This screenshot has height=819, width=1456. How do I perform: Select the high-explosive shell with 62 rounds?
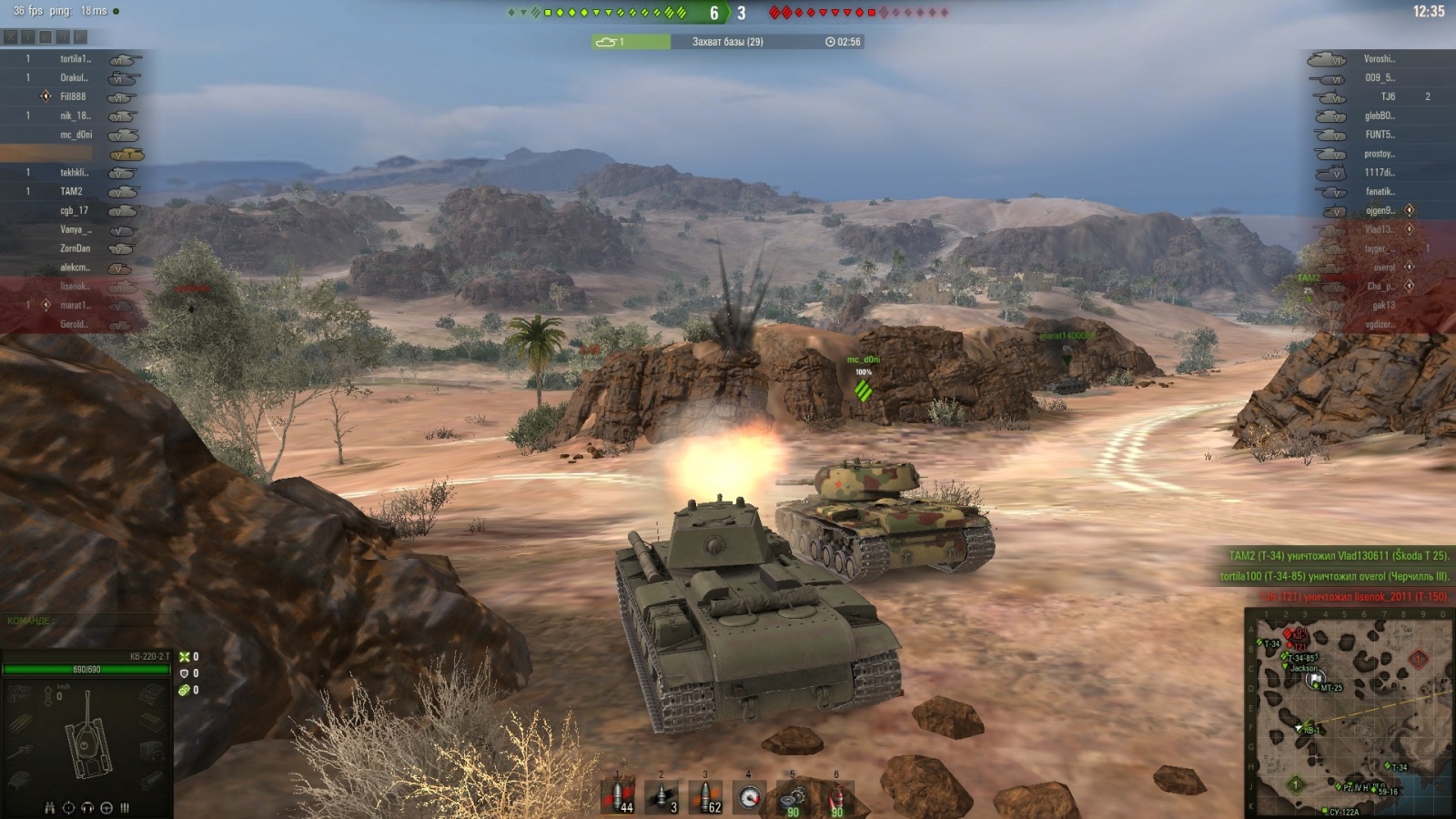[x=705, y=797]
